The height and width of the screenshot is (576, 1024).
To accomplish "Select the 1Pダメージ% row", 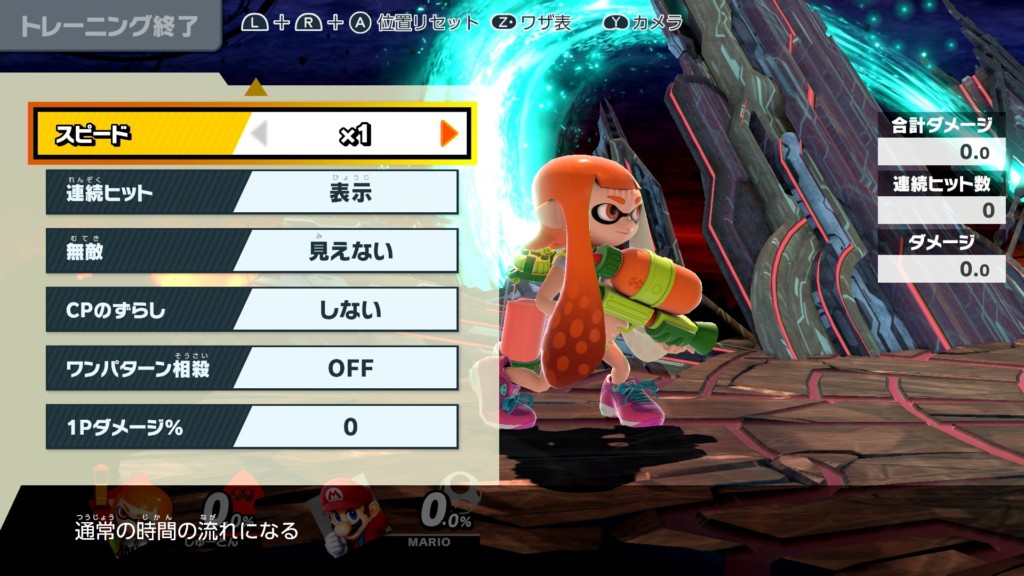I will [x=252, y=427].
